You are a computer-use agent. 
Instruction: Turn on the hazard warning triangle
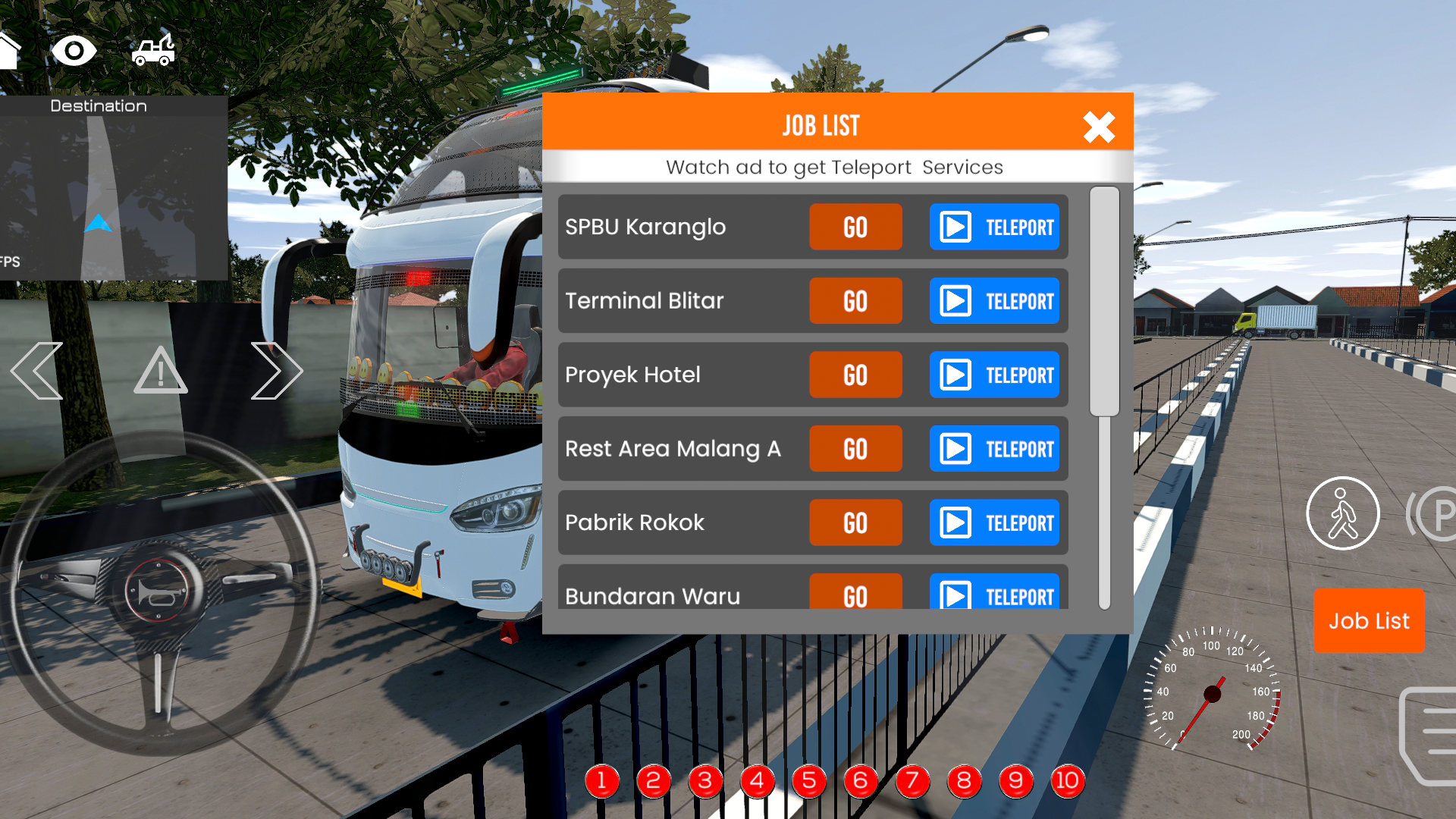pos(160,371)
